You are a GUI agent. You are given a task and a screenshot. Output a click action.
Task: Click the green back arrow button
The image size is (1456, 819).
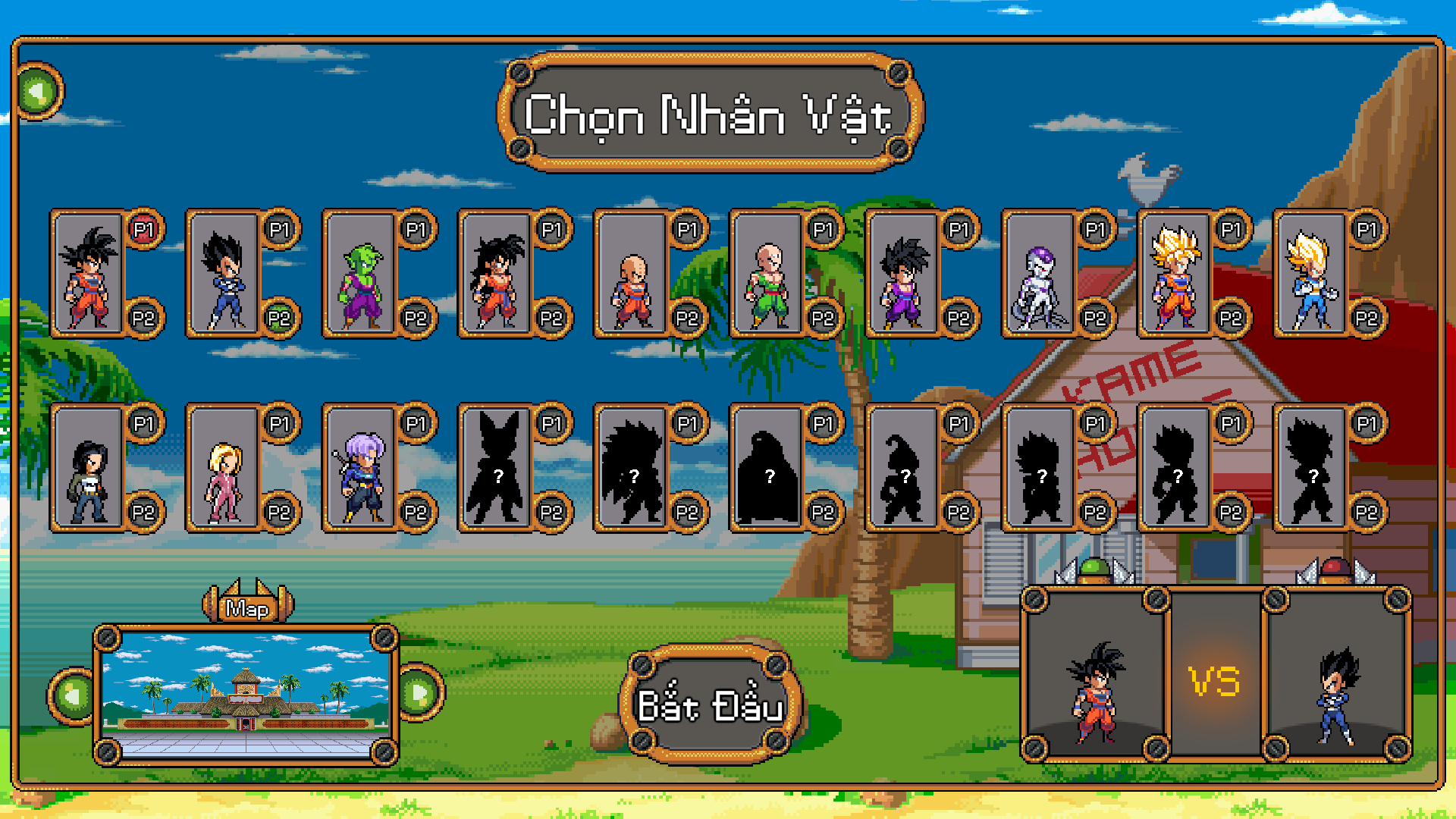point(38,92)
